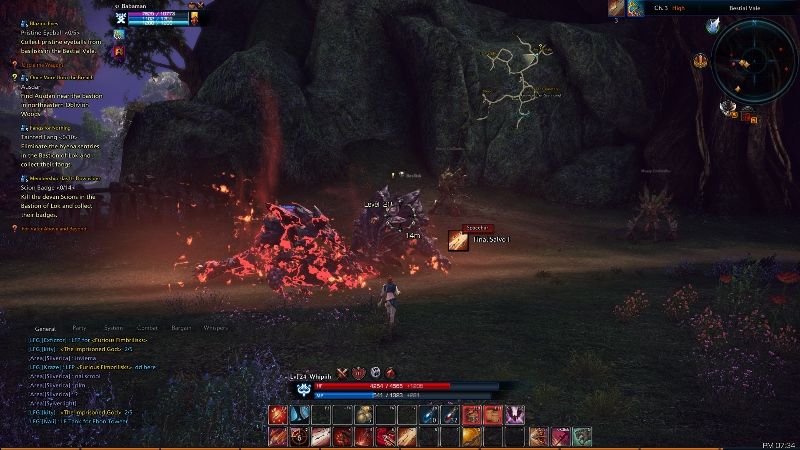Screen dimensions: 800x450
Task: Open the System chat tab
Action: [x=113, y=327]
